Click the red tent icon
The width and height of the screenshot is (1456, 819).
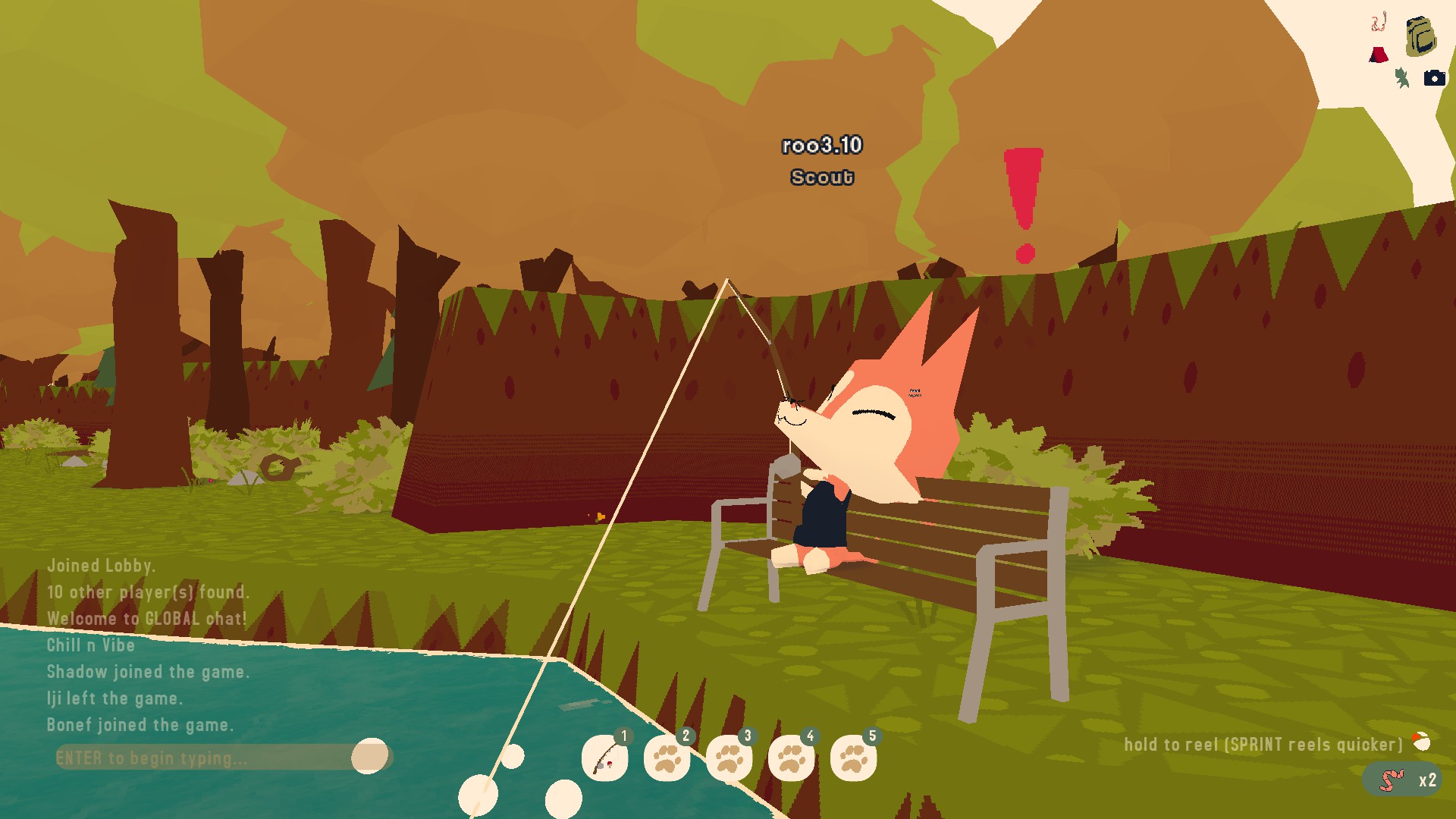(1379, 55)
